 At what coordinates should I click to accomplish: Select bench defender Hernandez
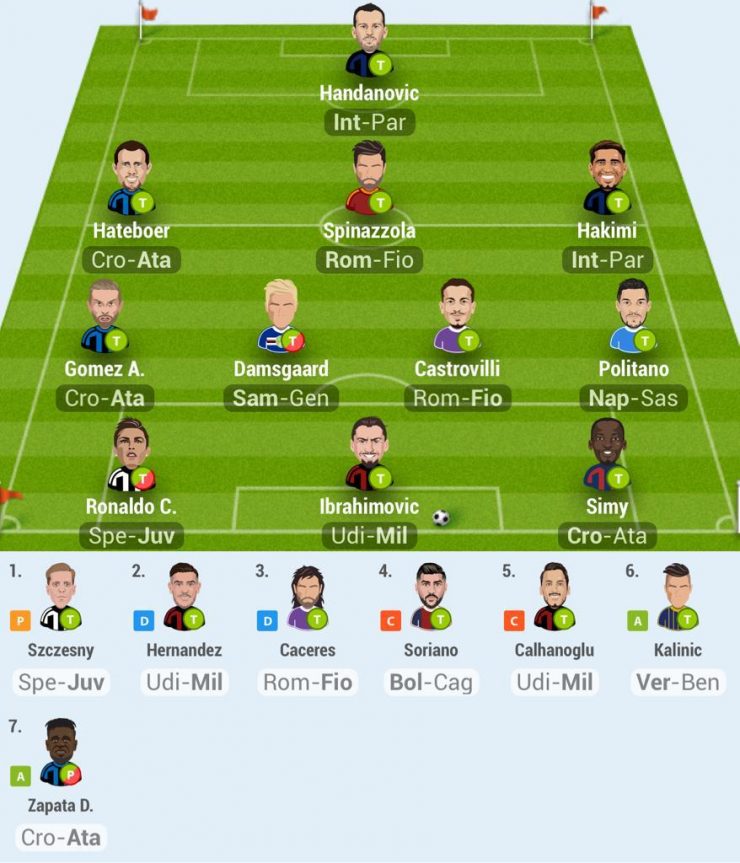click(x=185, y=597)
